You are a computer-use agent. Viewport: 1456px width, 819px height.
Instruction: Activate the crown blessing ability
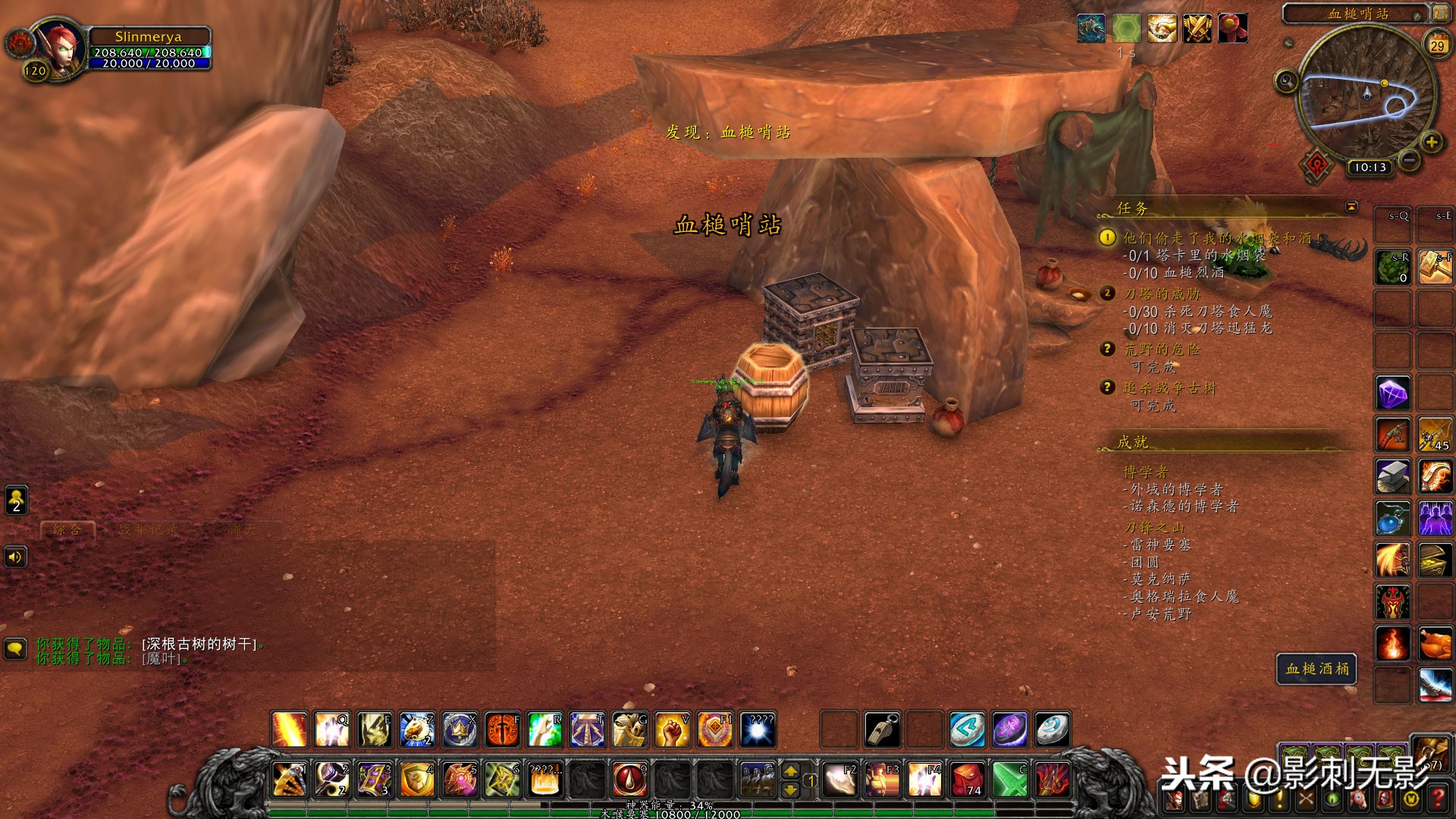(460, 730)
